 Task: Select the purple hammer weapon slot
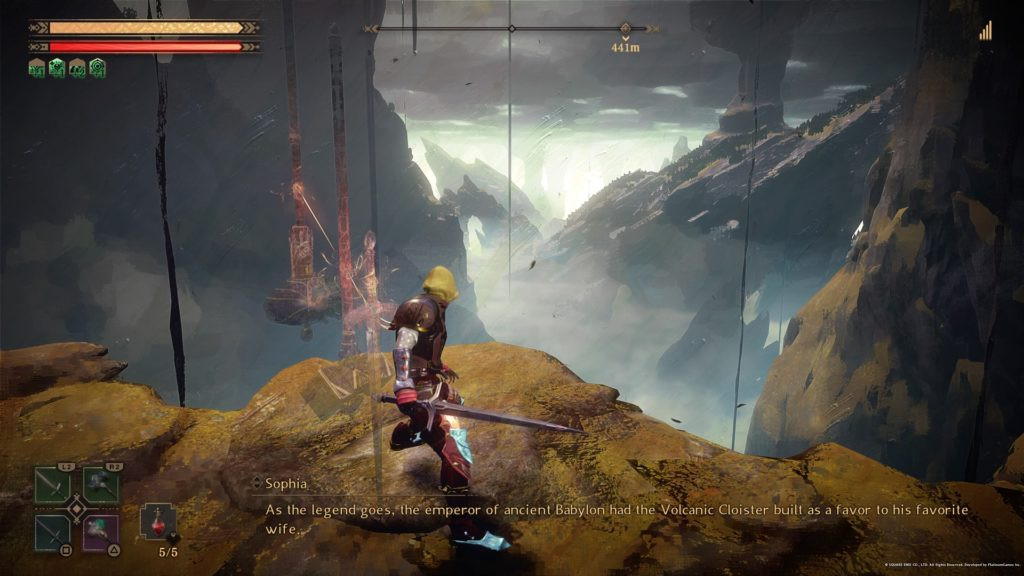(101, 532)
